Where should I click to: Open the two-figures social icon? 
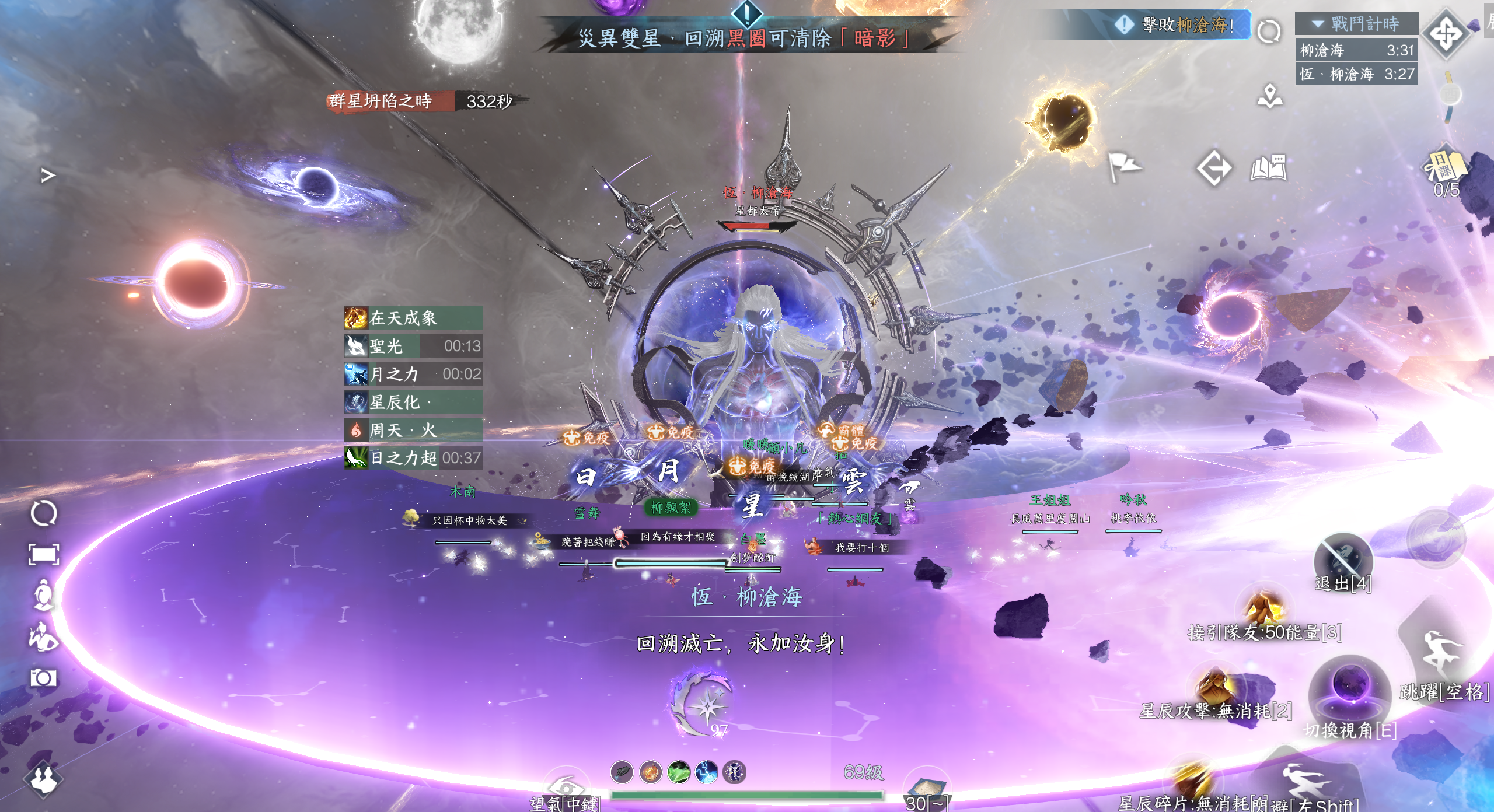(x=44, y=778)
